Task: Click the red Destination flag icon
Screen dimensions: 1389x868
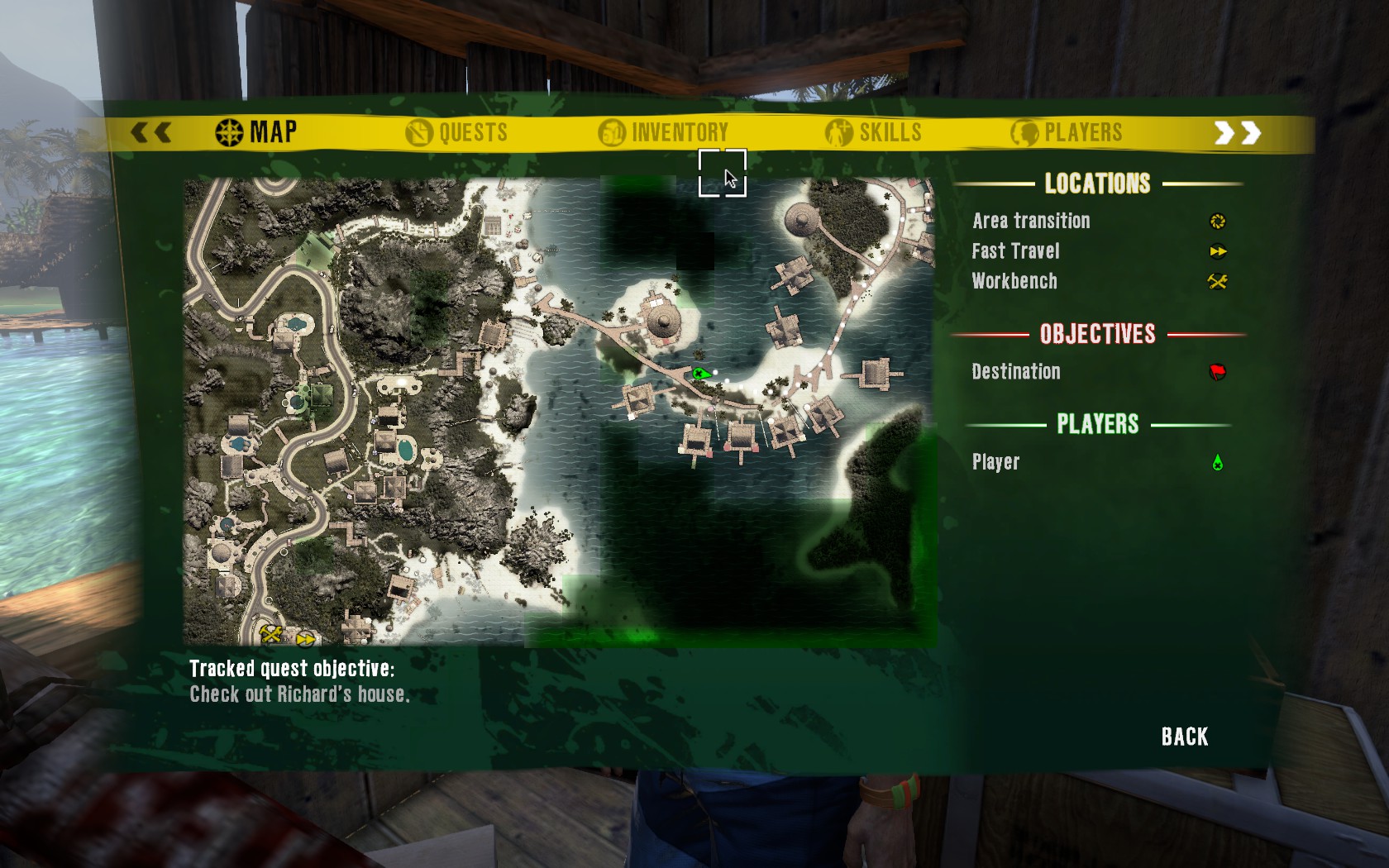Action: click(1216, 372)
